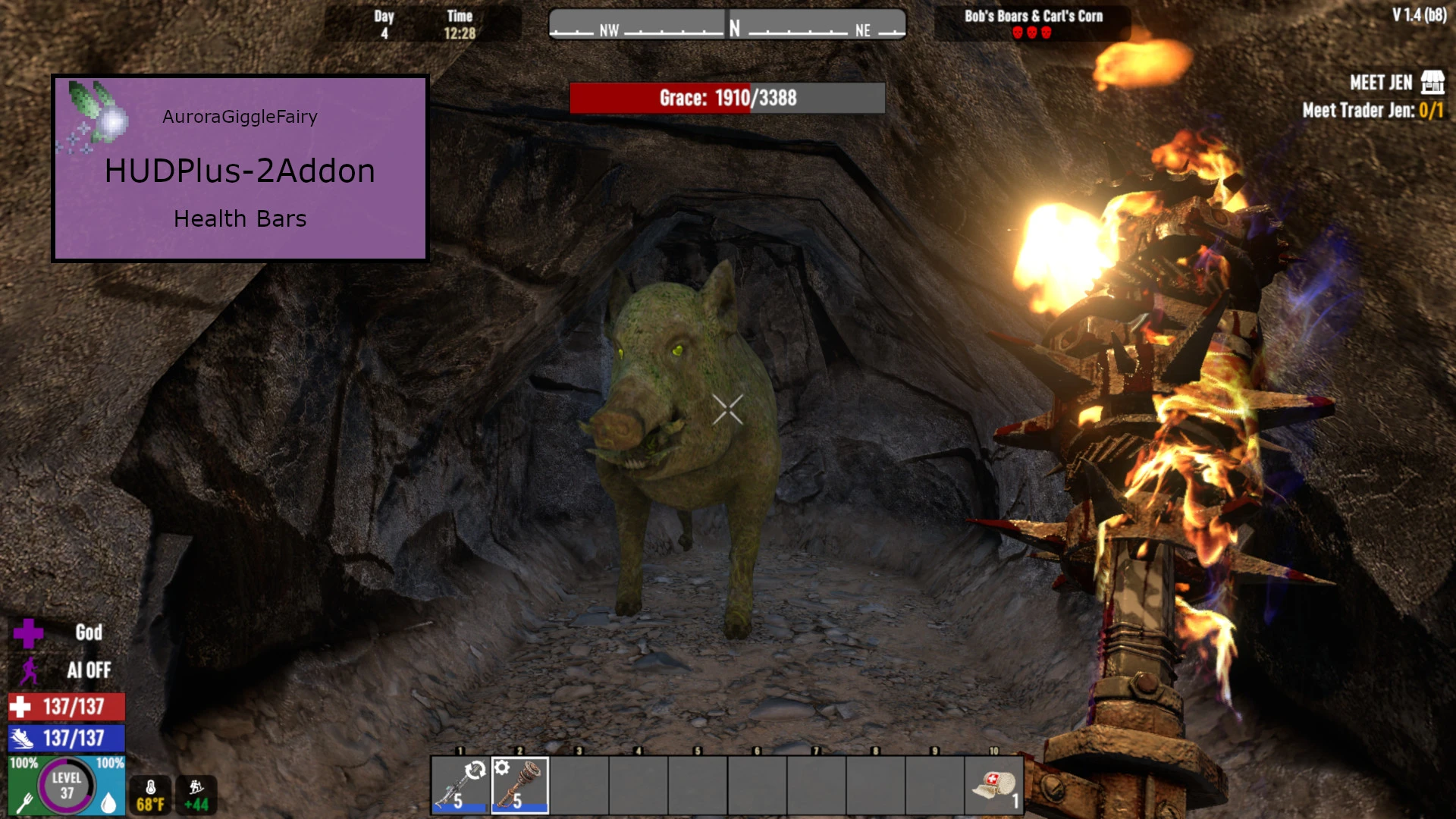
Task: Click the Meet Jen trader quest tracker
Action: pyautogui.click(x=1373, y=96)
